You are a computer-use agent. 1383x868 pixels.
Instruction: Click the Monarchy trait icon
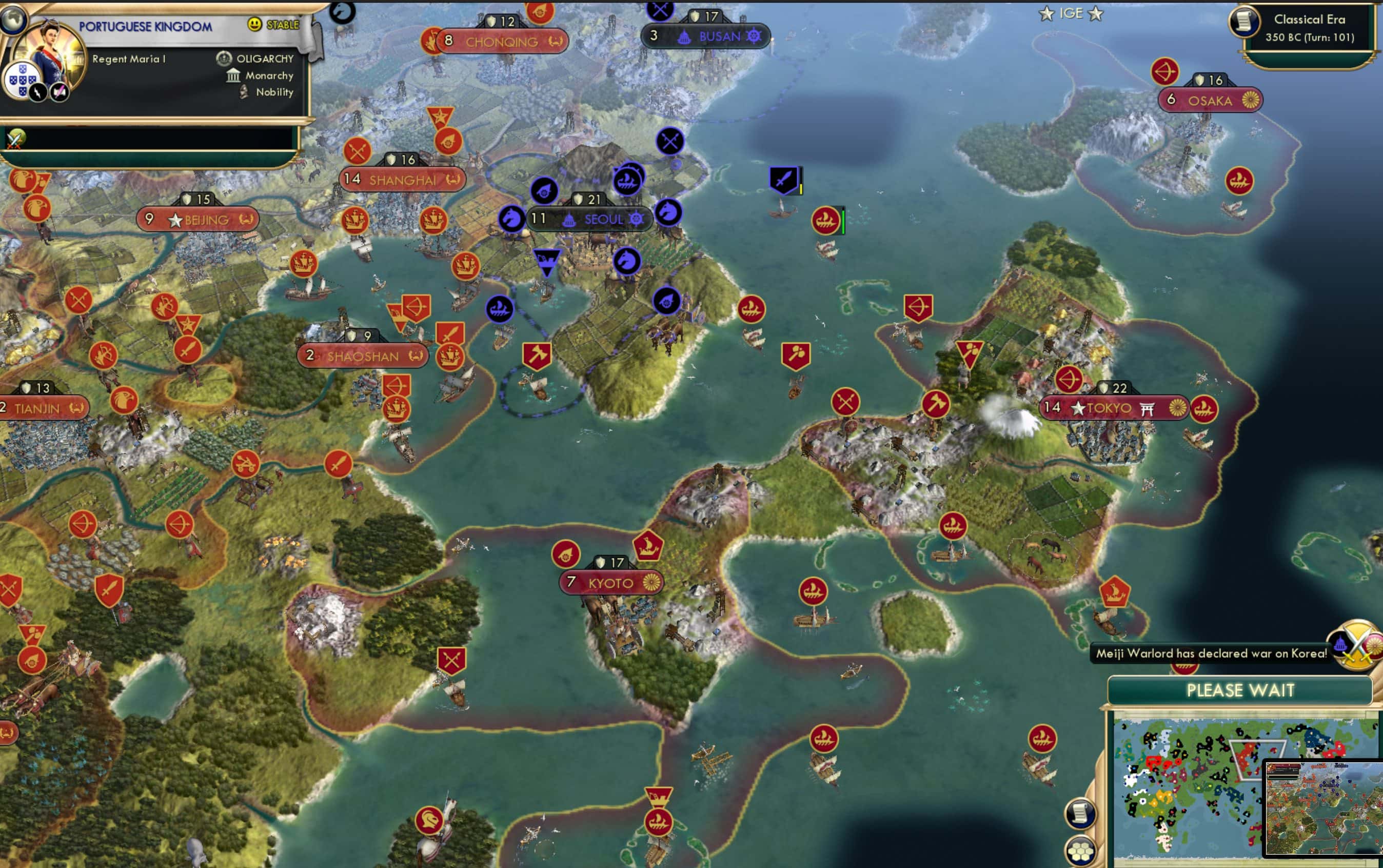[233, 75]
